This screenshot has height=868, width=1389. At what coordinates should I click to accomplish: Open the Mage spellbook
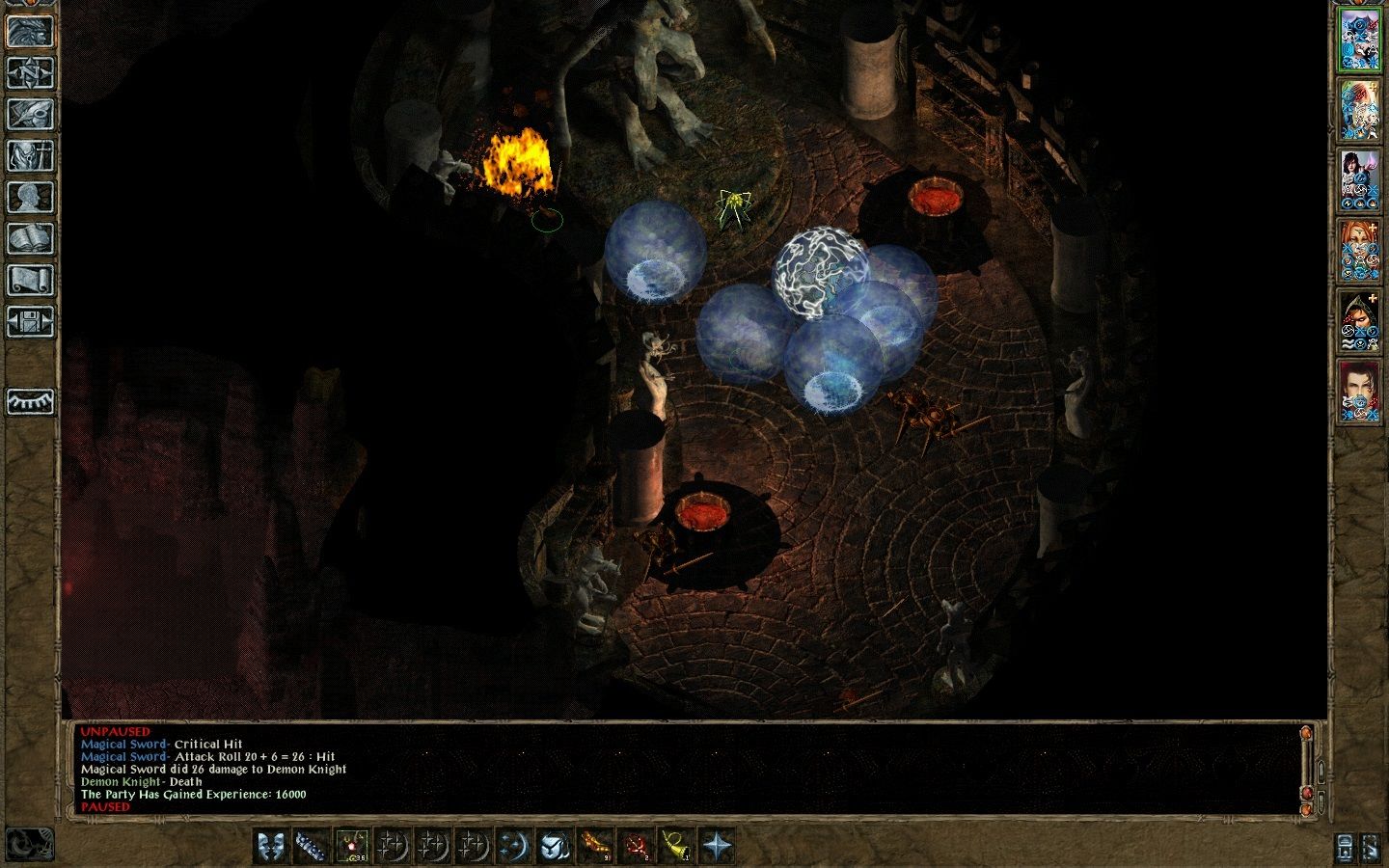[29, 235]
